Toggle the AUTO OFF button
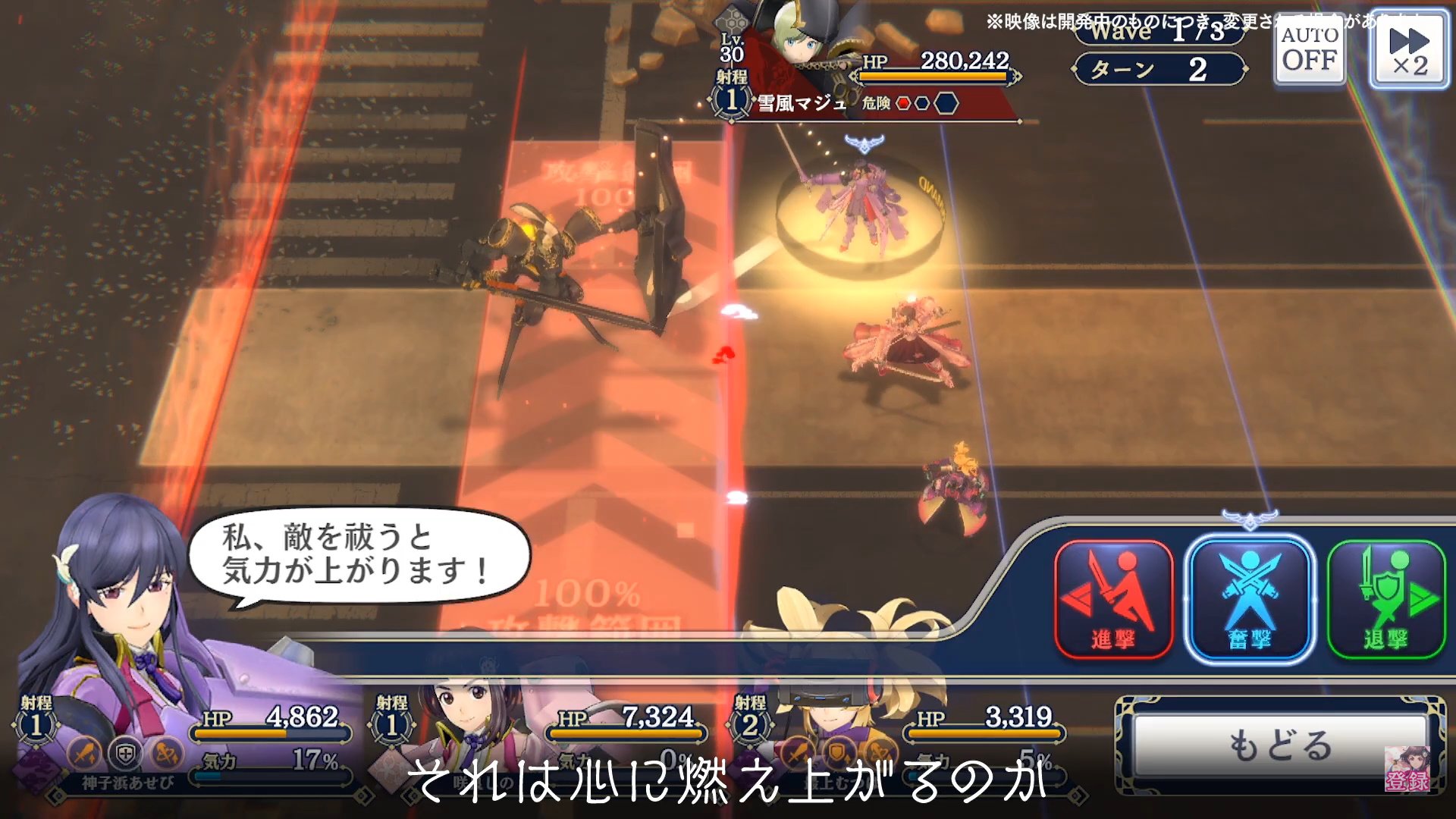Screen dimensions: 1456x819 pyautogui.click(x=1310, y=49)
